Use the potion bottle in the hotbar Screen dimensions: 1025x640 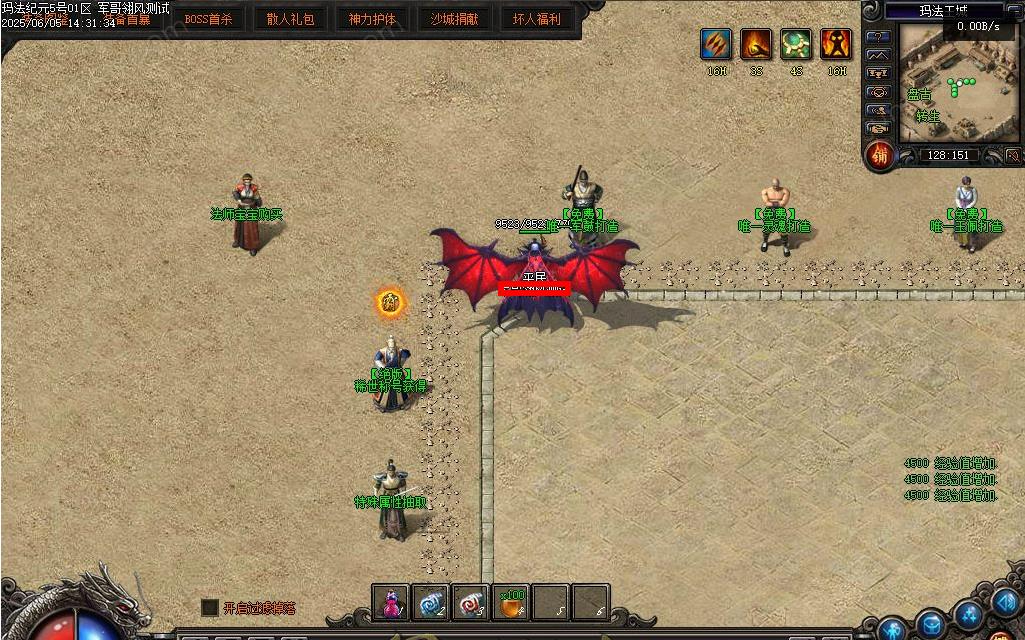pyautogui.click(x=391, y=603)
